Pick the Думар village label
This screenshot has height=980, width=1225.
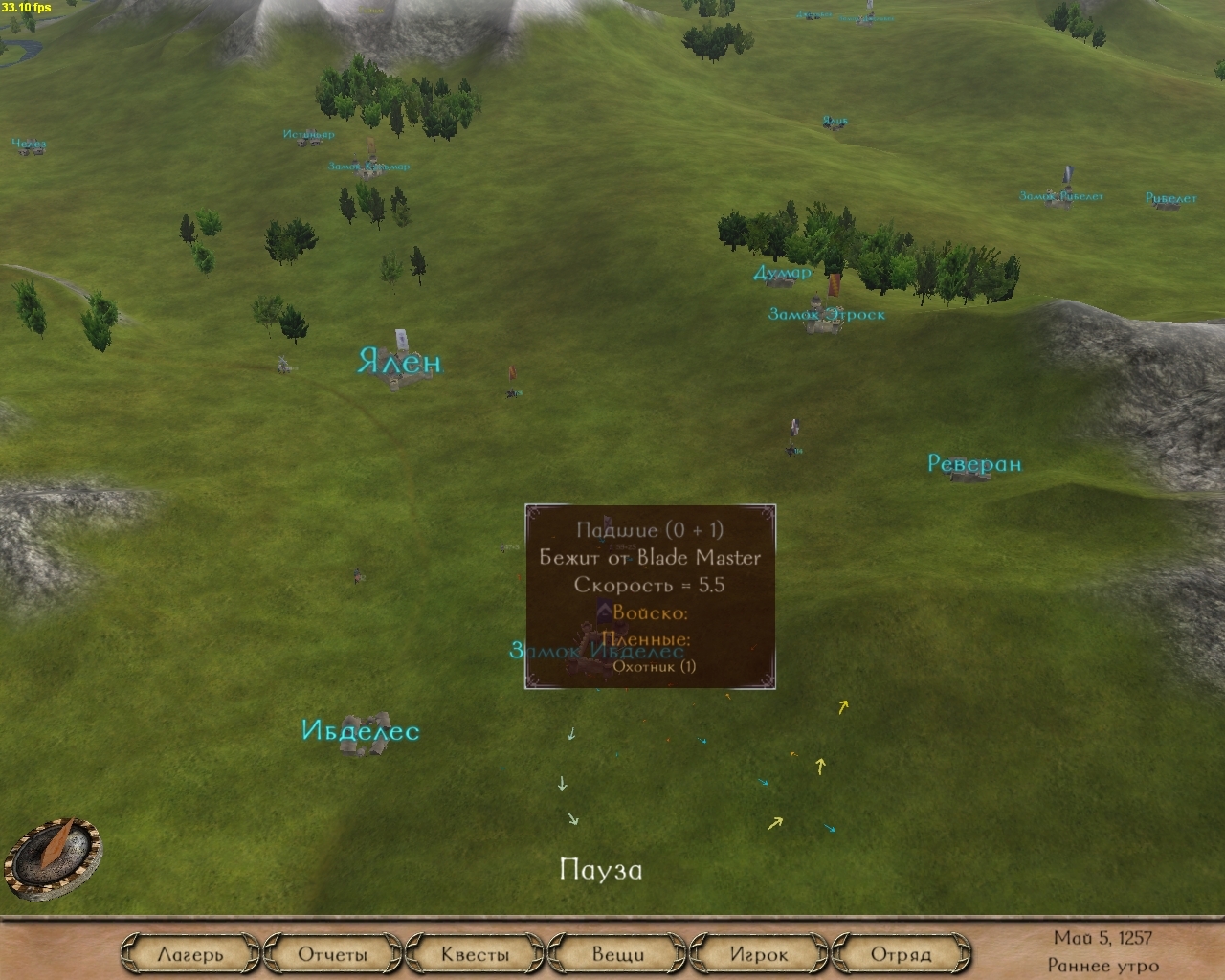[782, 273]
